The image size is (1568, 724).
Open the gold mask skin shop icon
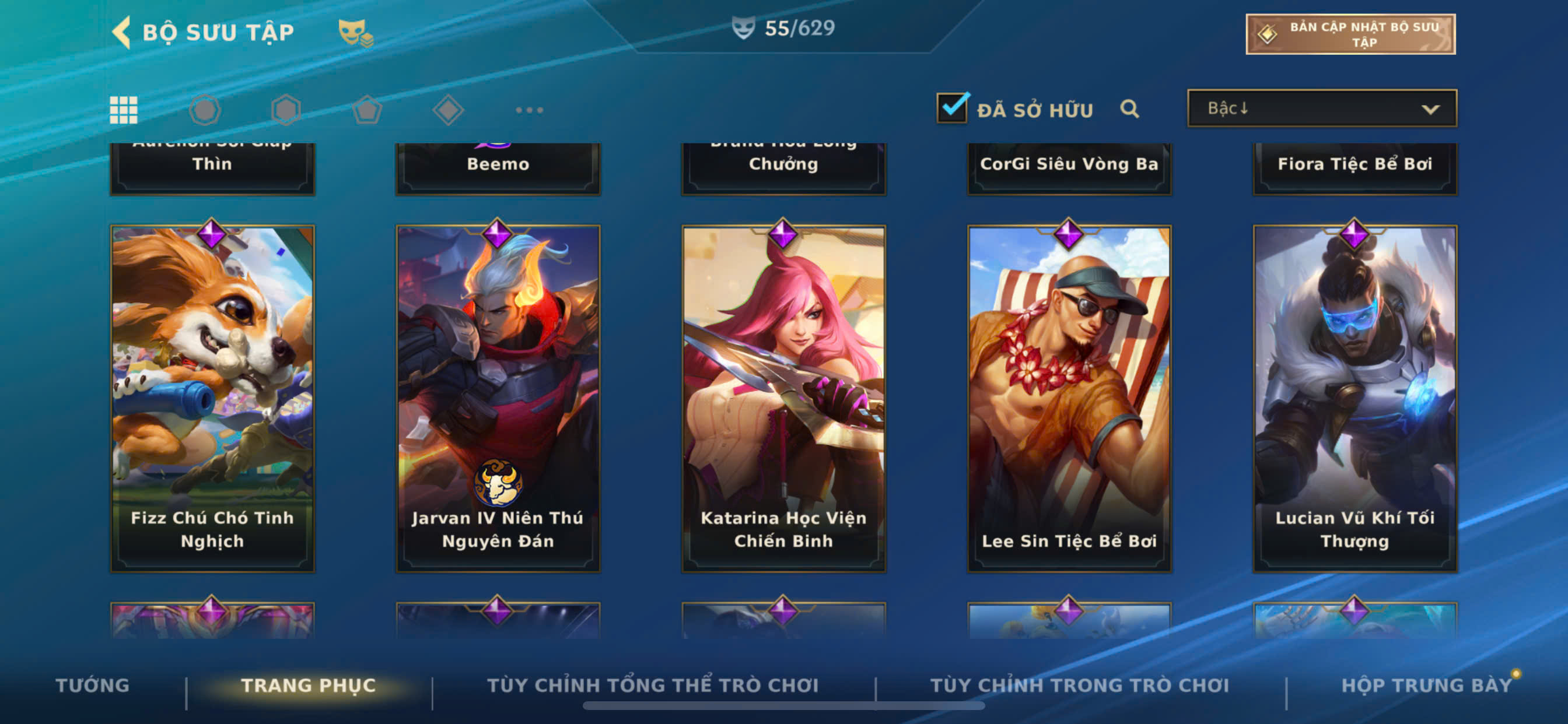355,32
